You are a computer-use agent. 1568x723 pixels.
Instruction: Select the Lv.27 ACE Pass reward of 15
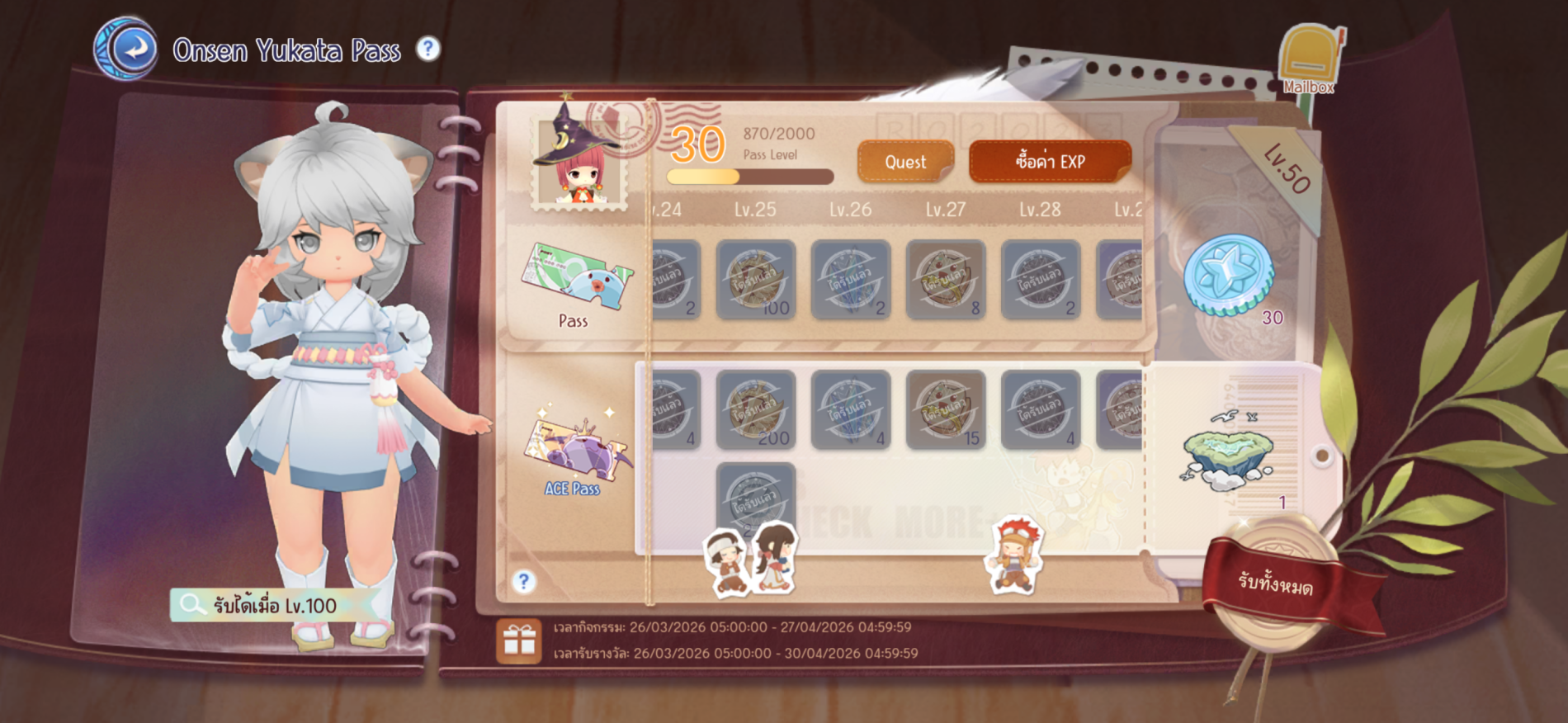pos(946,410)
